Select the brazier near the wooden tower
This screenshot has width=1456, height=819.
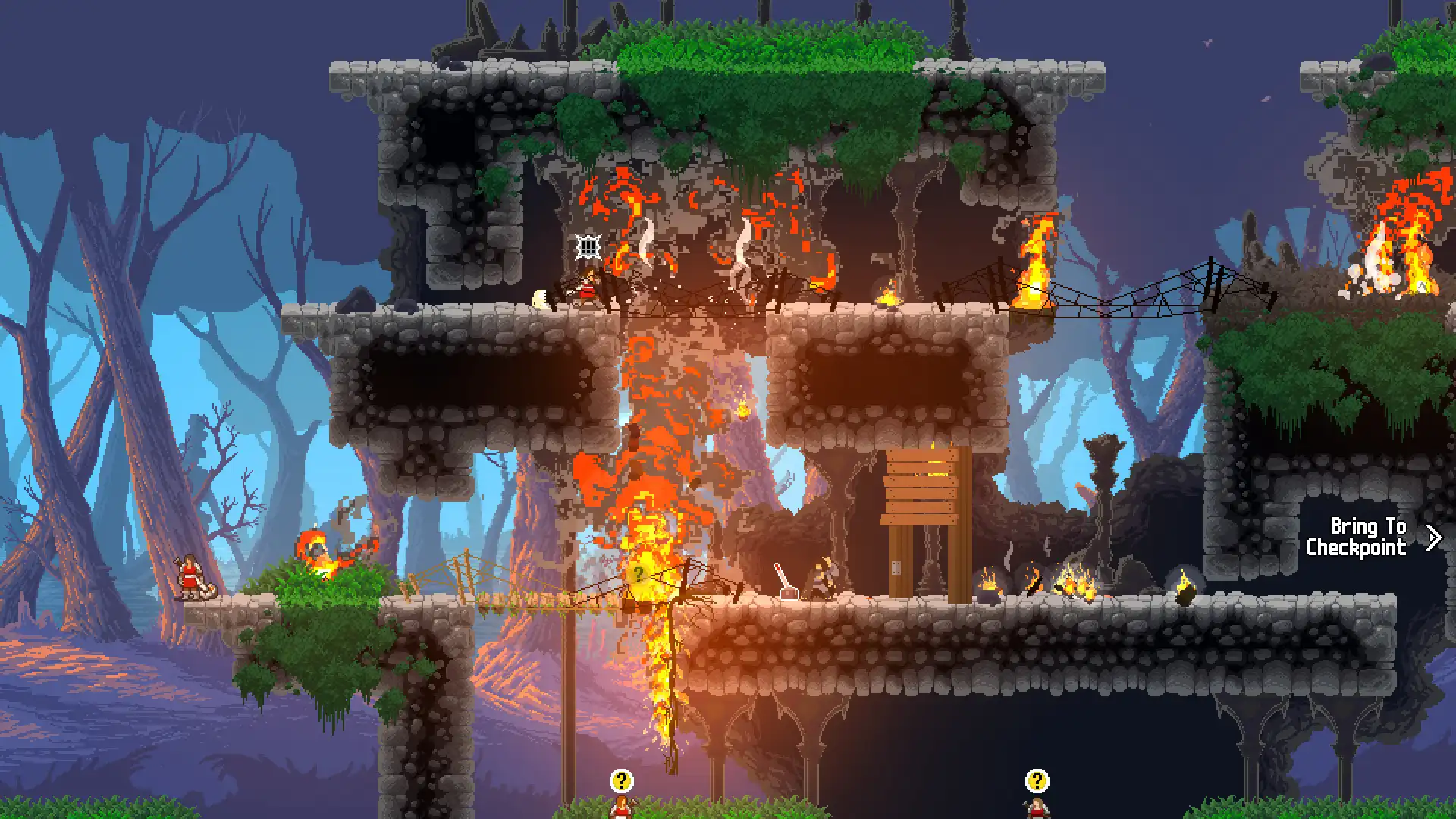pyautogui.click(x=990, y=584)
